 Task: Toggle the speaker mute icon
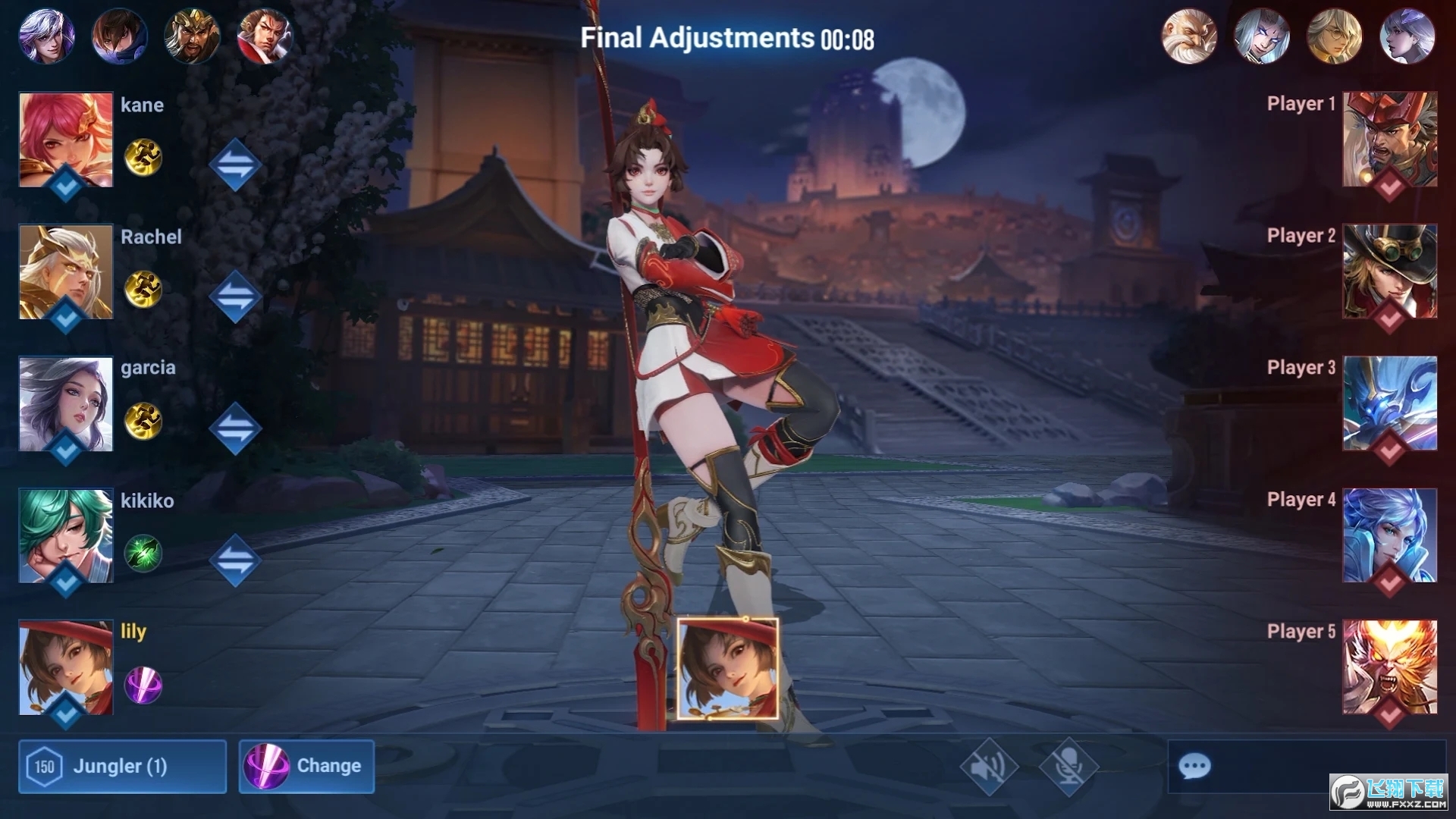coord(988,766)
